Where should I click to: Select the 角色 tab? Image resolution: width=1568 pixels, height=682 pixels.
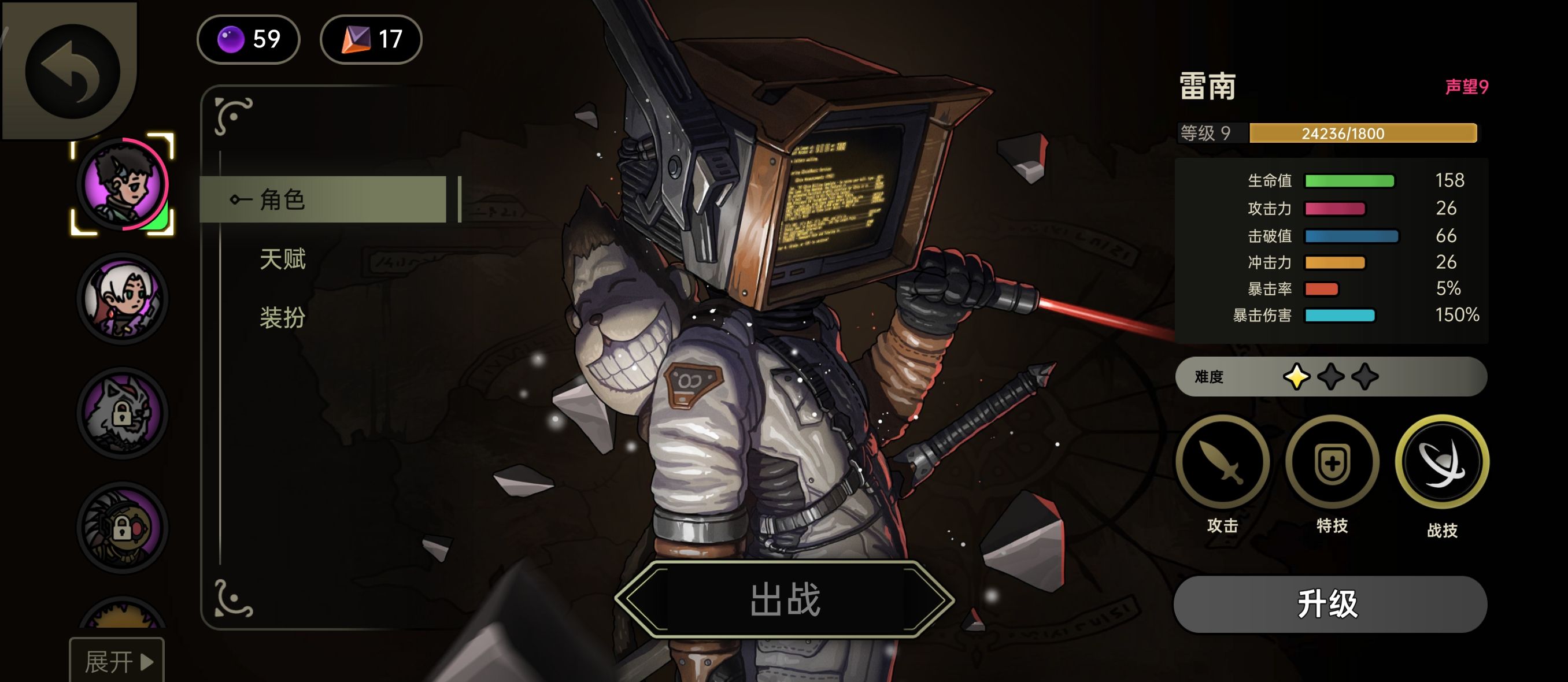click(x=323, y=199)
